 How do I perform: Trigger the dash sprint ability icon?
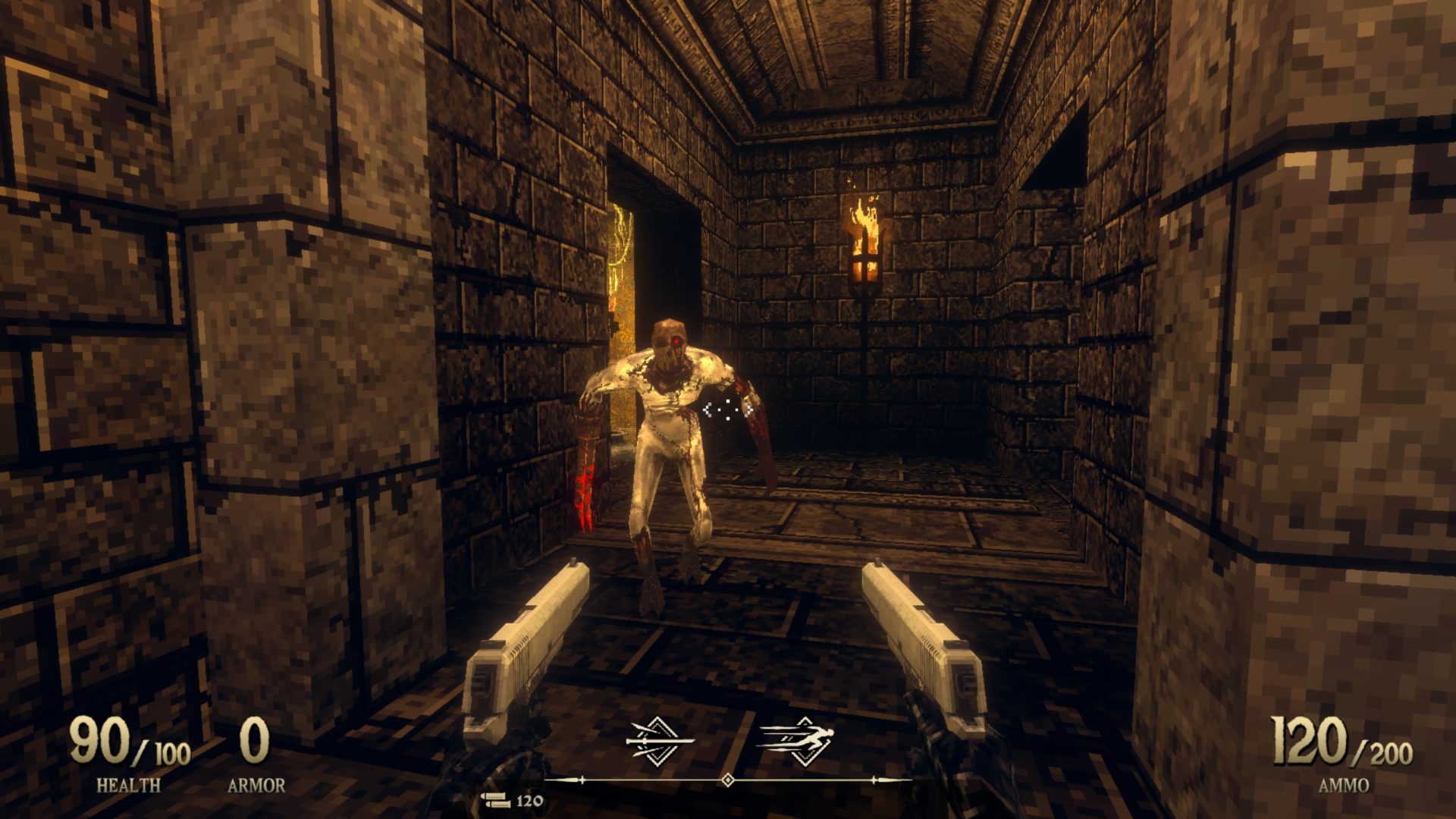tap(795, 739)
